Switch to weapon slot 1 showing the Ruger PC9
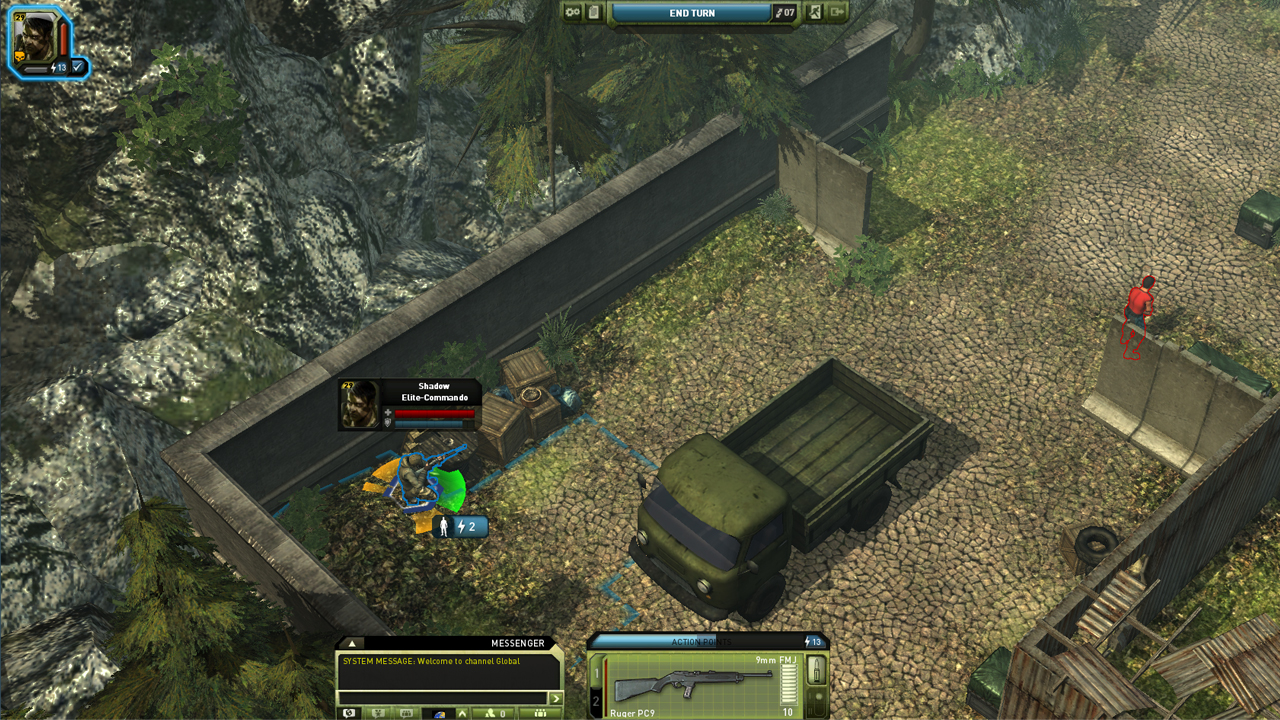This screenshot has height=720, width=1280. (596, 672)
